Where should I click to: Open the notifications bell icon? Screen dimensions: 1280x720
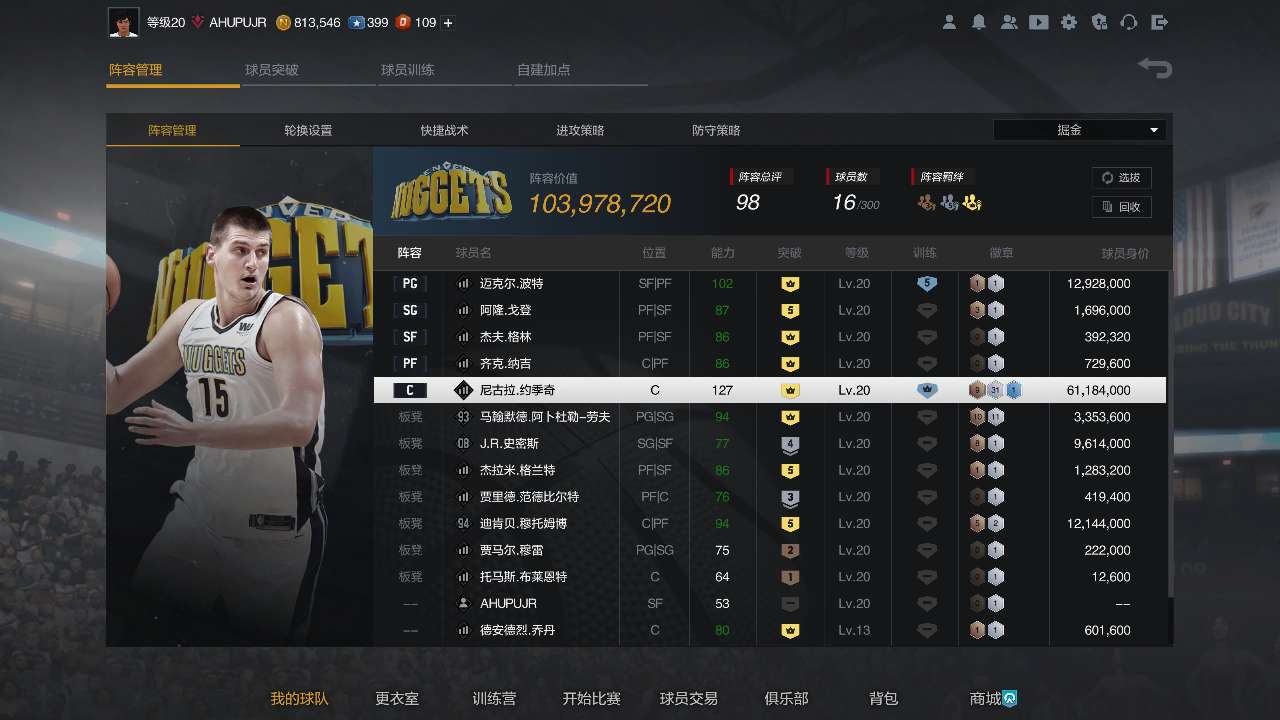click(x=979, y=22)
